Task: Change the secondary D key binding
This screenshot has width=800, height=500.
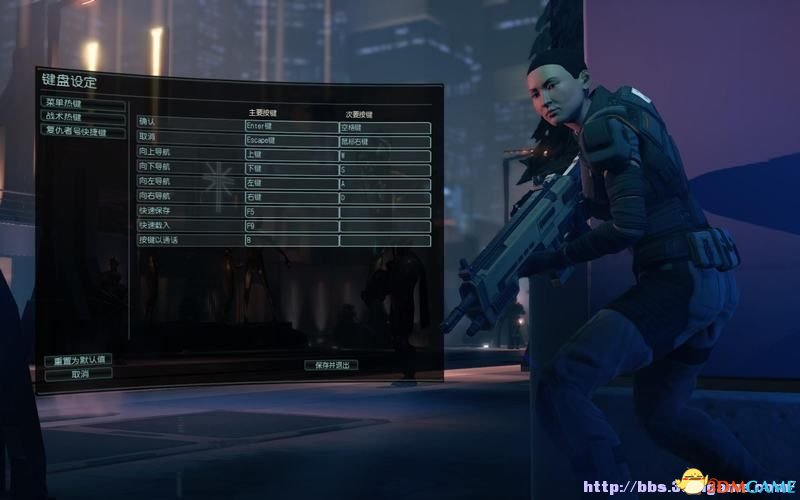Action: click(385, 198)
